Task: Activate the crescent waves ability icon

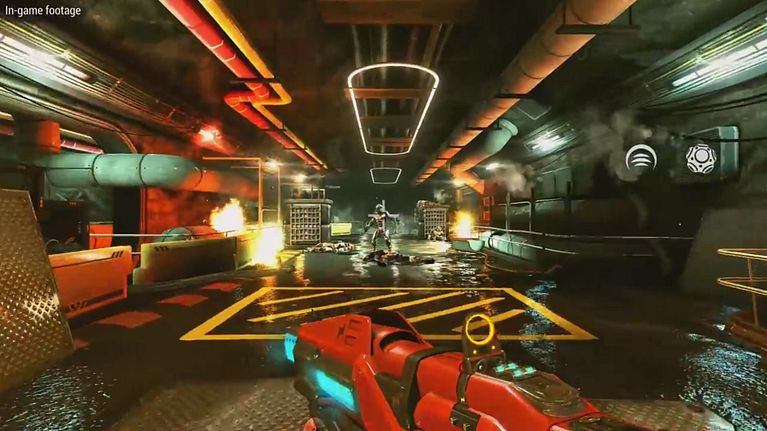Action: click(641, 158)
